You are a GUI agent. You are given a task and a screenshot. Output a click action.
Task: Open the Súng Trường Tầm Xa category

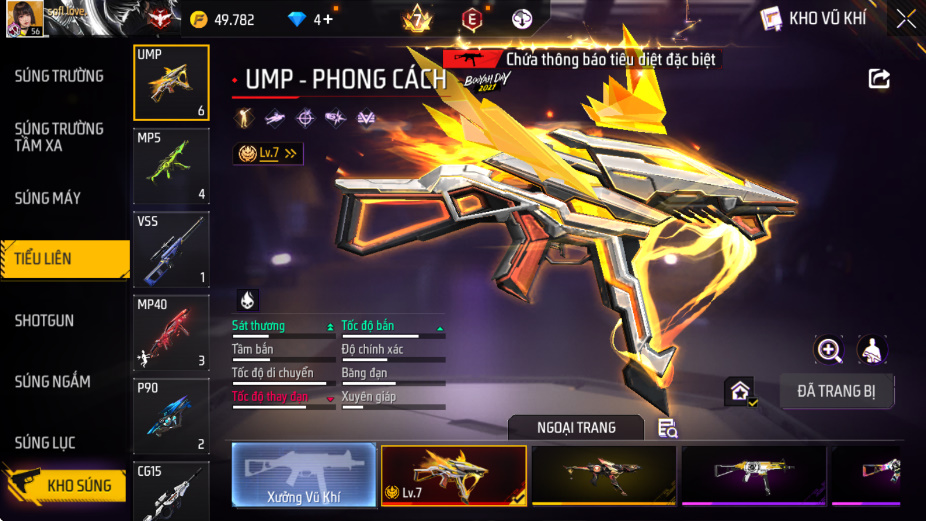(x=59, y=137)
